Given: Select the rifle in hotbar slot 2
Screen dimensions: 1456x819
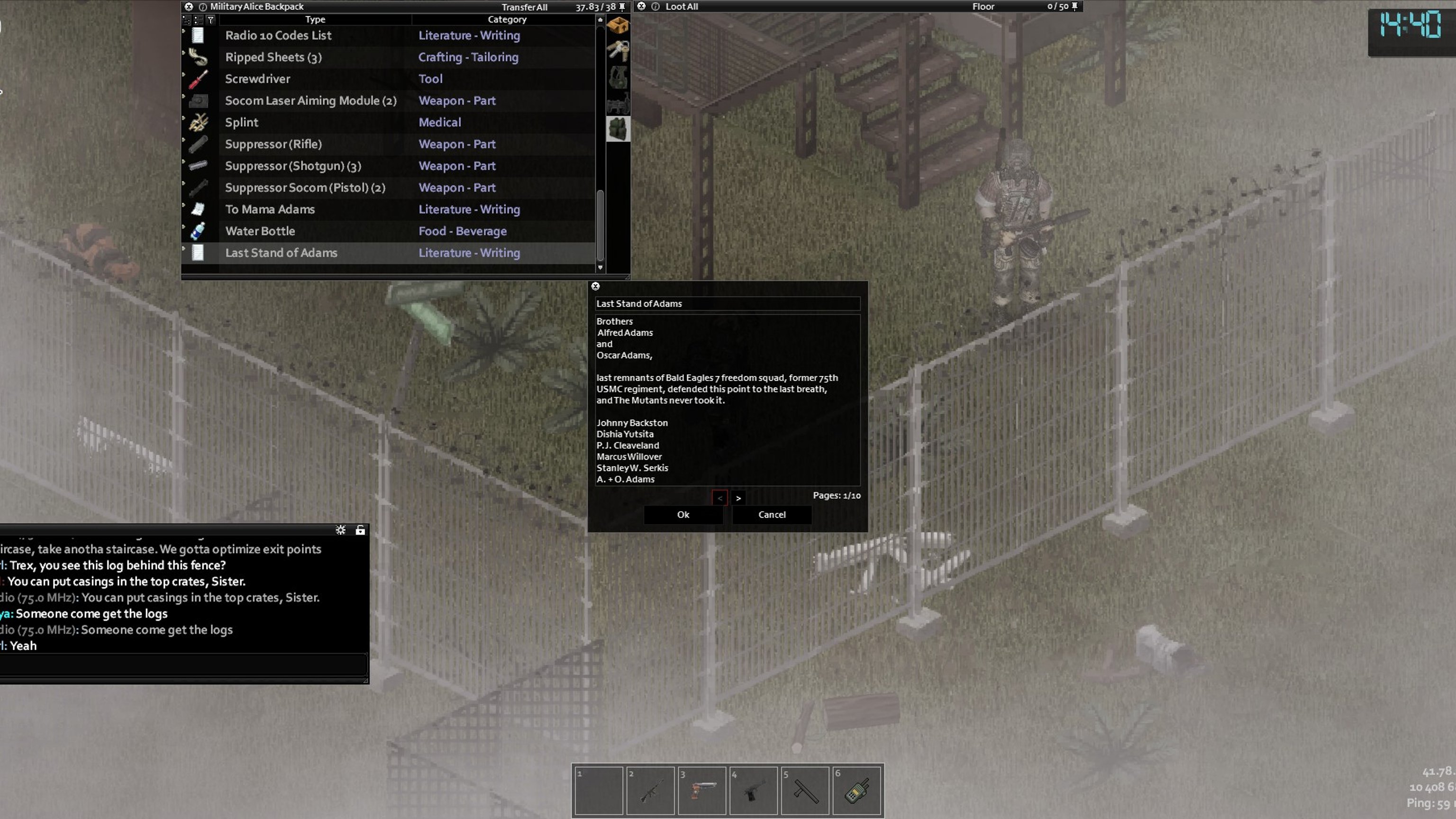Looking at the screenshot, I should [x=650, y=790].
